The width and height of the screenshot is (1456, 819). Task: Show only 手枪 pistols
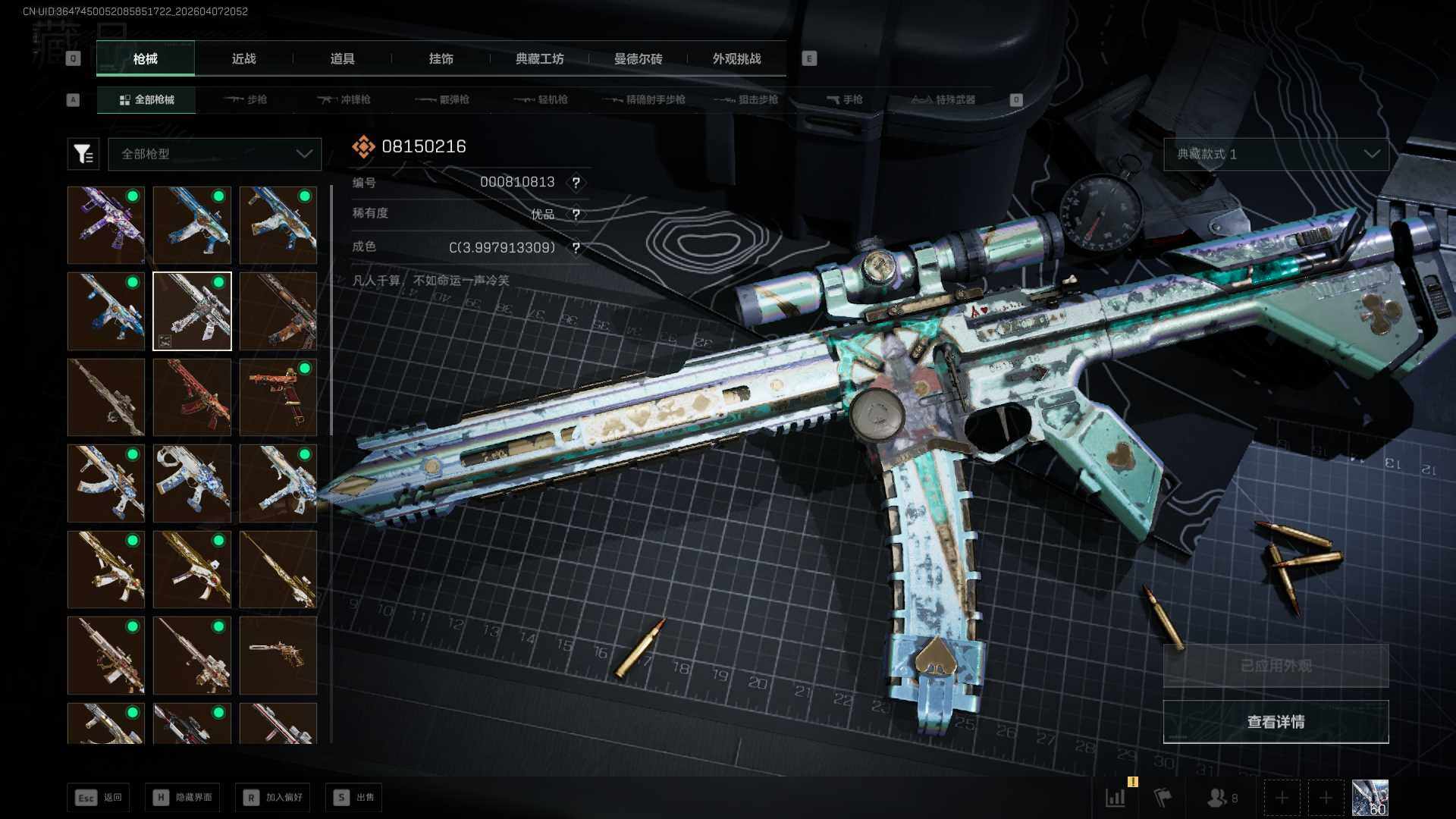point(844,99)
